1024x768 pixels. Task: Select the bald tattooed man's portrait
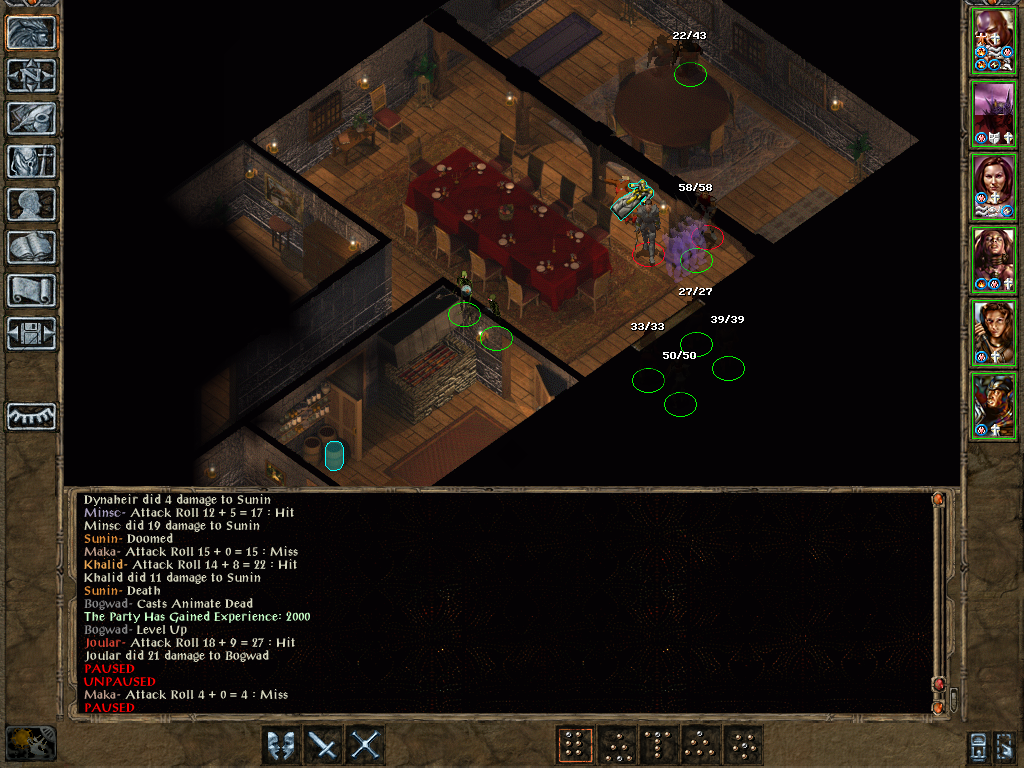[x=994, y=40]
